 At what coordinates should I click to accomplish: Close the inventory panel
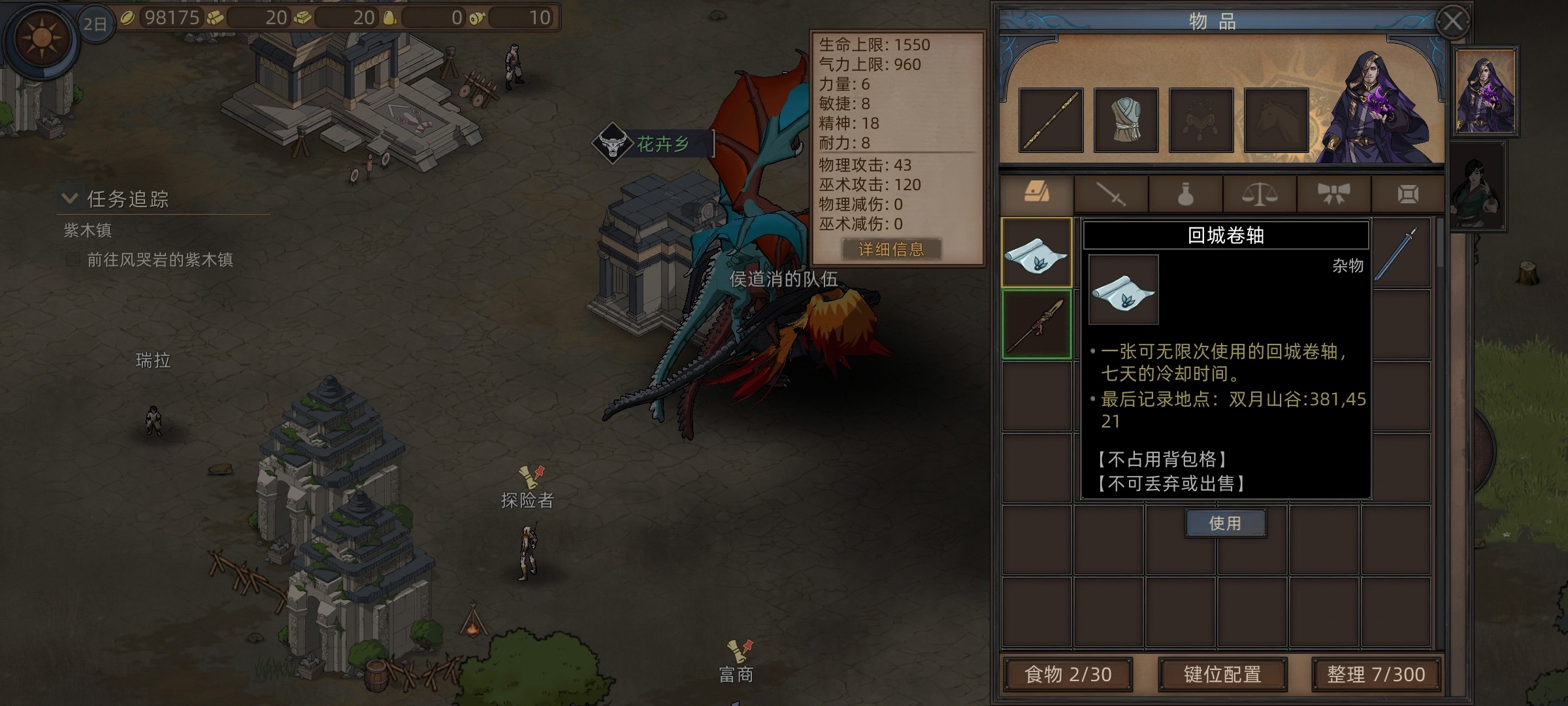pyautogui.click(x=1452, y=22)
